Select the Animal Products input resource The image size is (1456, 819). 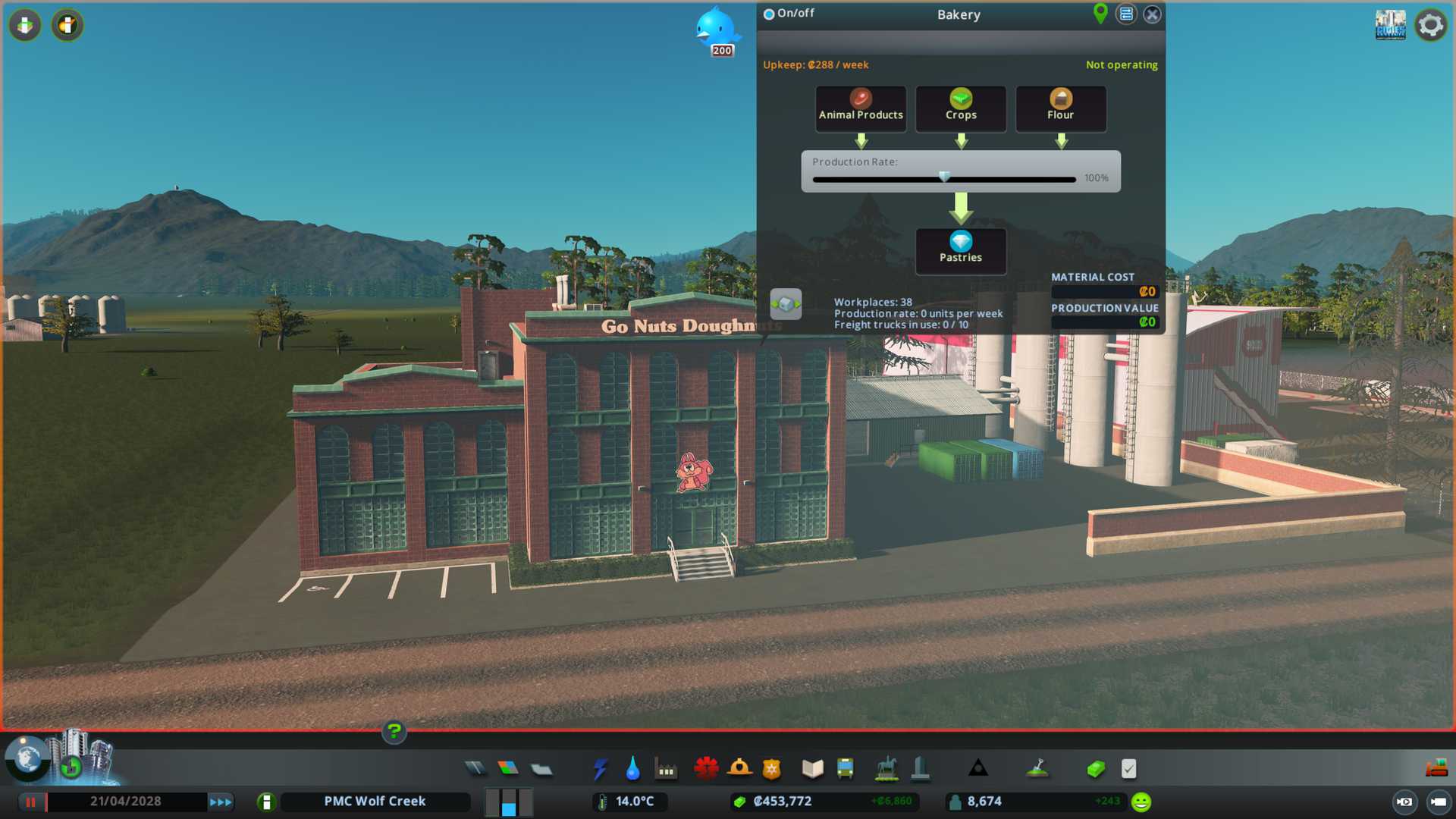861,108
